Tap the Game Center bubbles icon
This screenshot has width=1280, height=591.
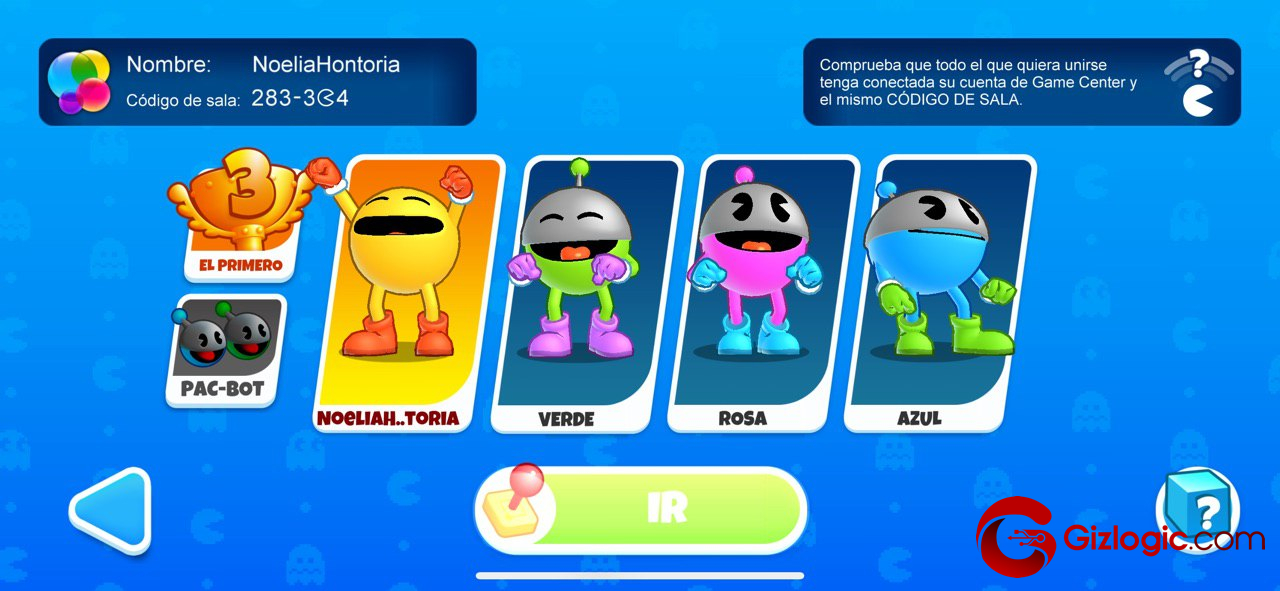click(x=79, y=81)
